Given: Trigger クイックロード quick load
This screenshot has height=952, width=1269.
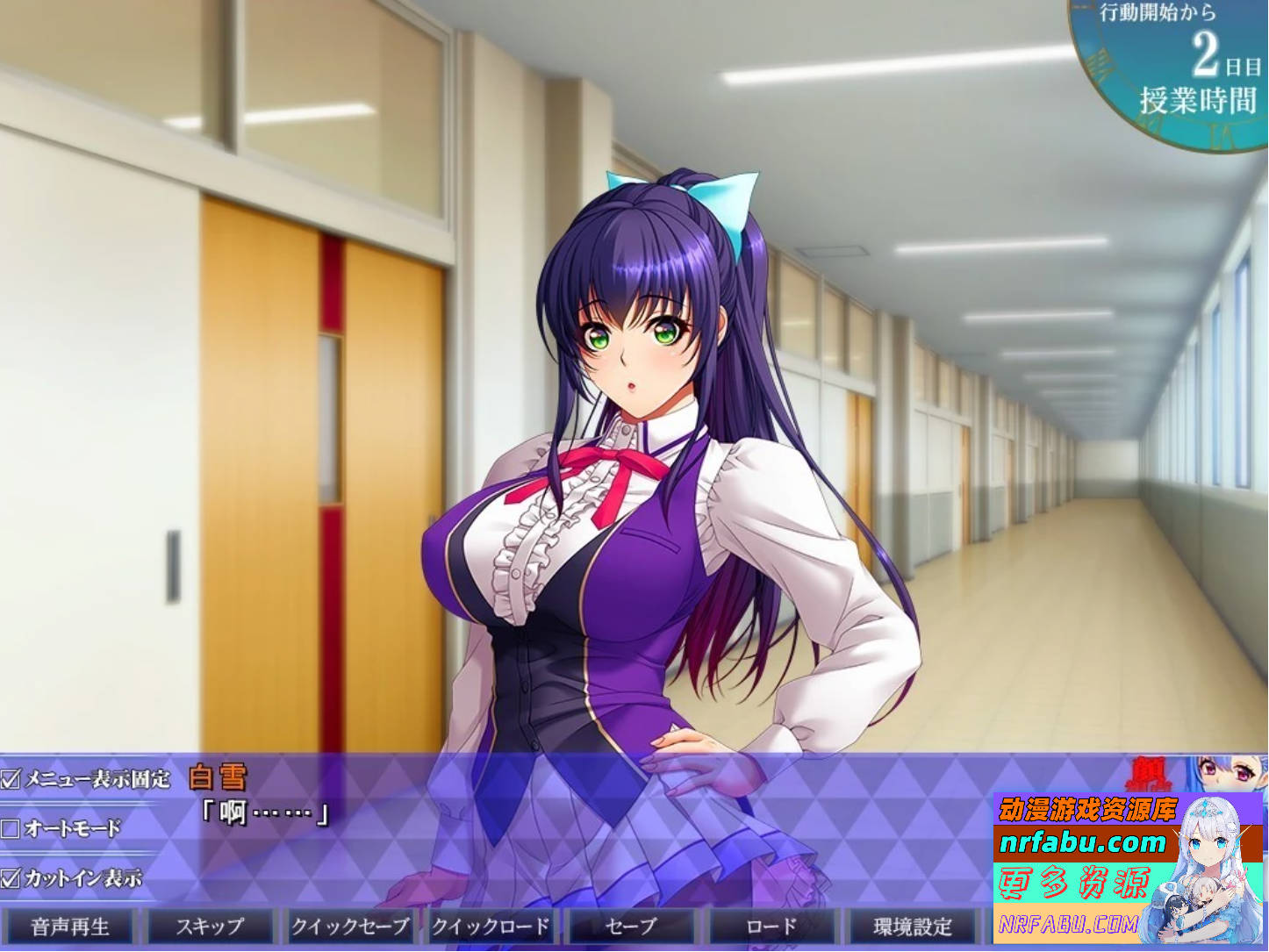Looking at the screenshot, I should click(492, 926).
